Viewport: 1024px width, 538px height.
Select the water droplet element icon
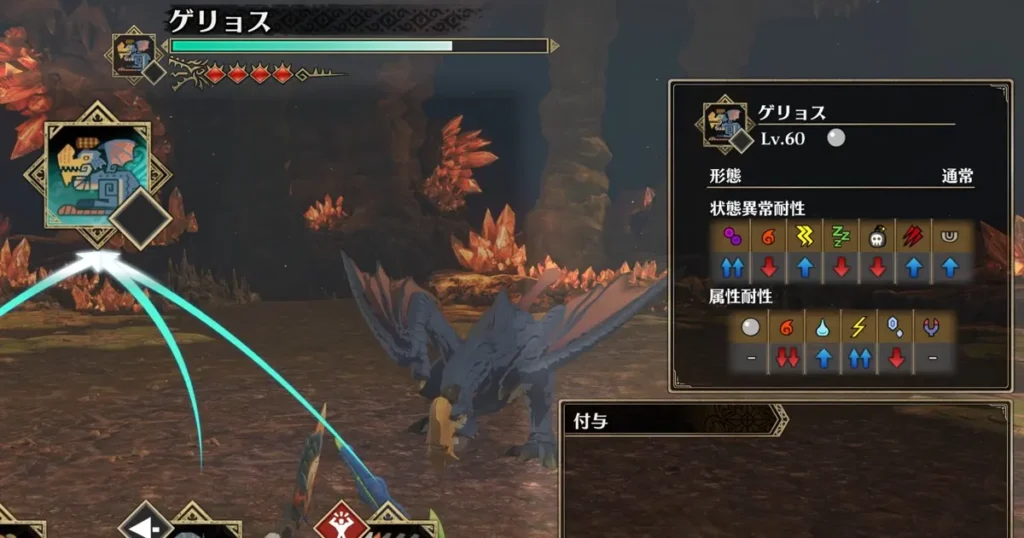coord(824,326)
